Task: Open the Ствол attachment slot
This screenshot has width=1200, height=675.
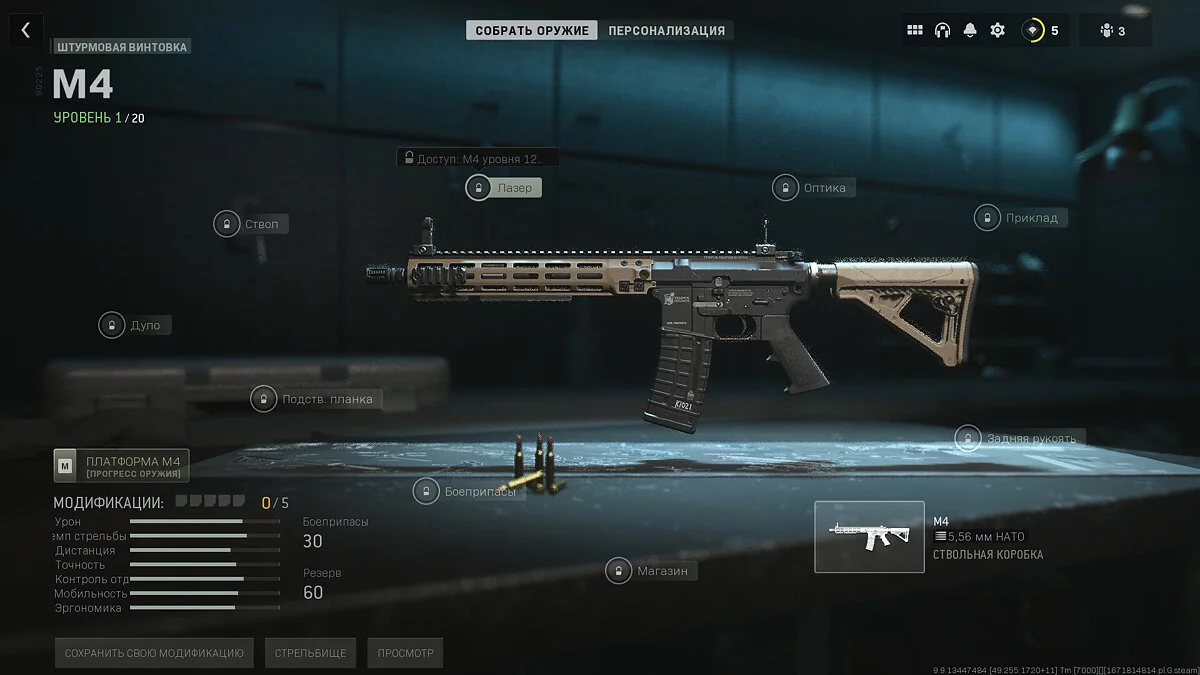Action: click(x=250, y=224)
